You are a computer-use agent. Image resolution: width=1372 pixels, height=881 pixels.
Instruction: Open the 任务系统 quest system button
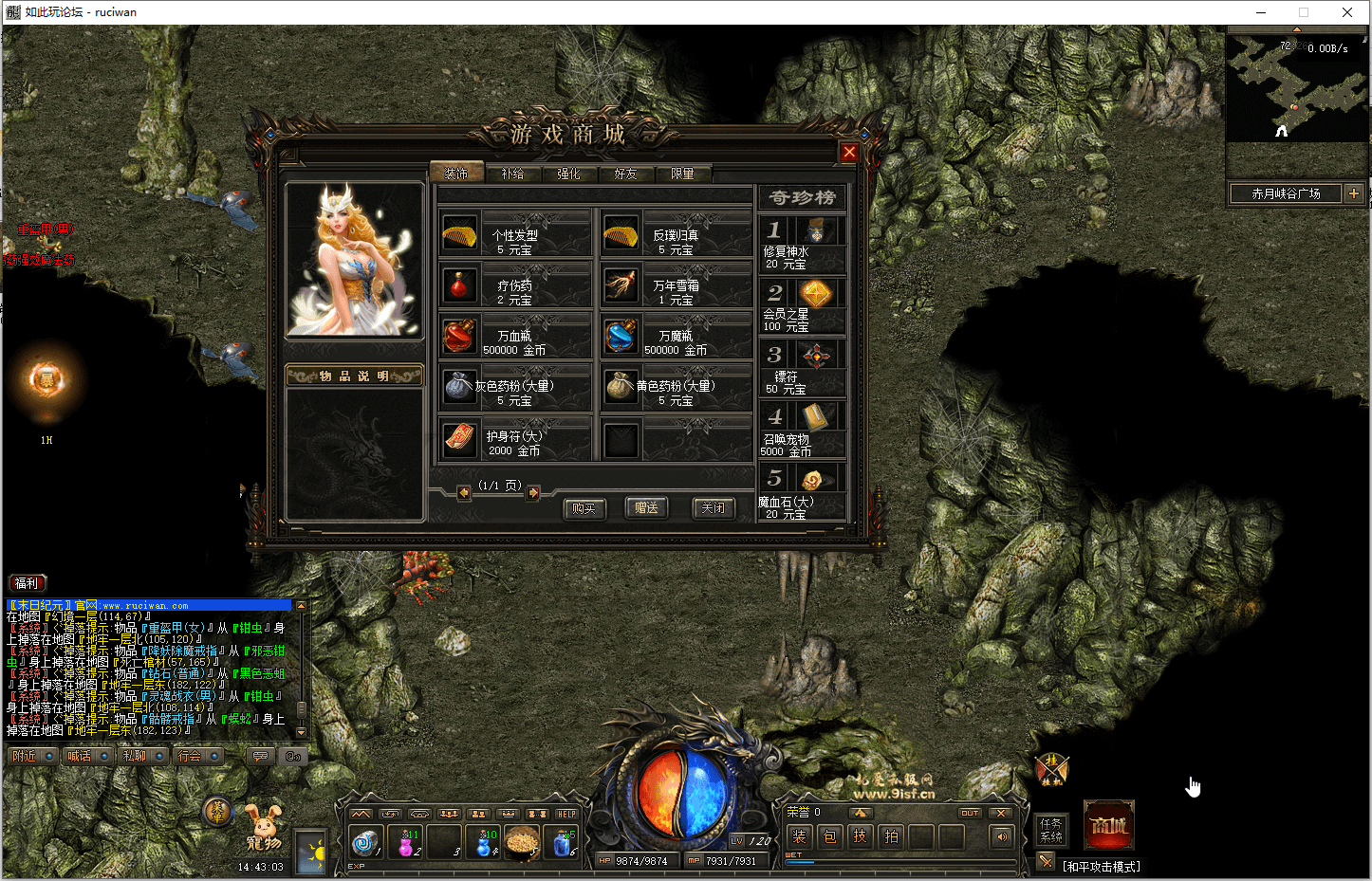[x=1051, y=830]
